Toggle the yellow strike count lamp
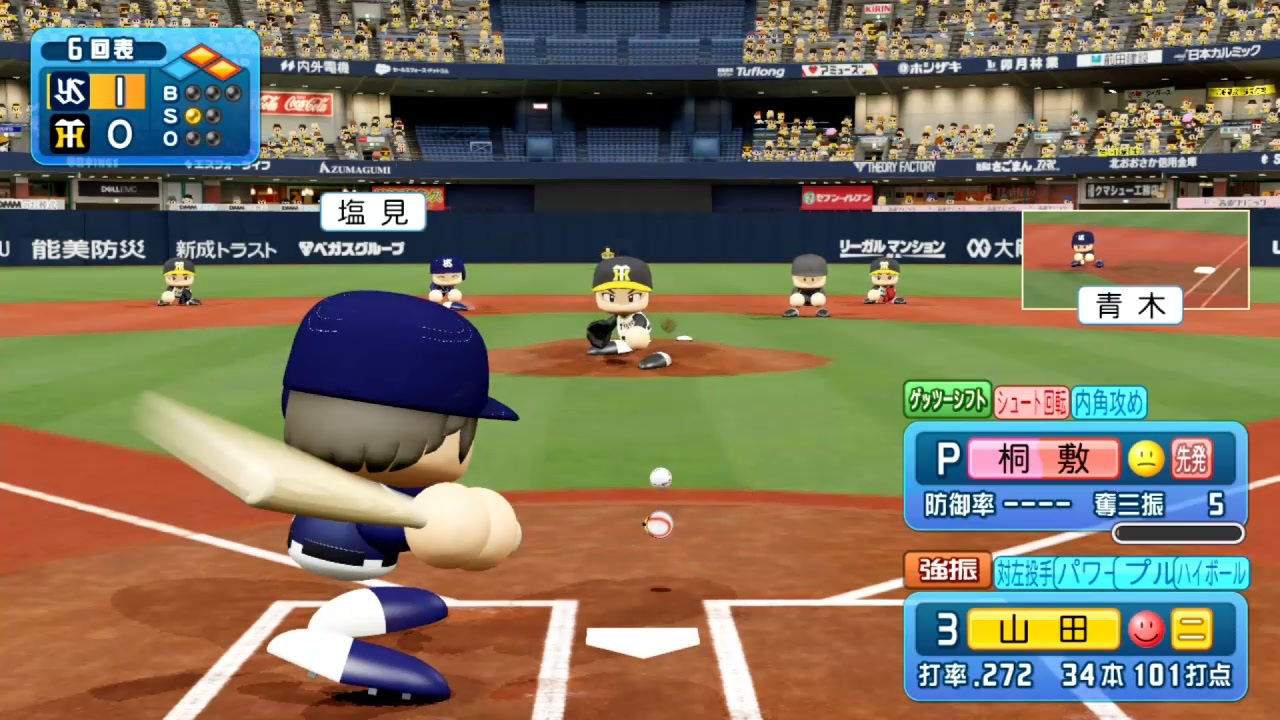 point(192,114)
